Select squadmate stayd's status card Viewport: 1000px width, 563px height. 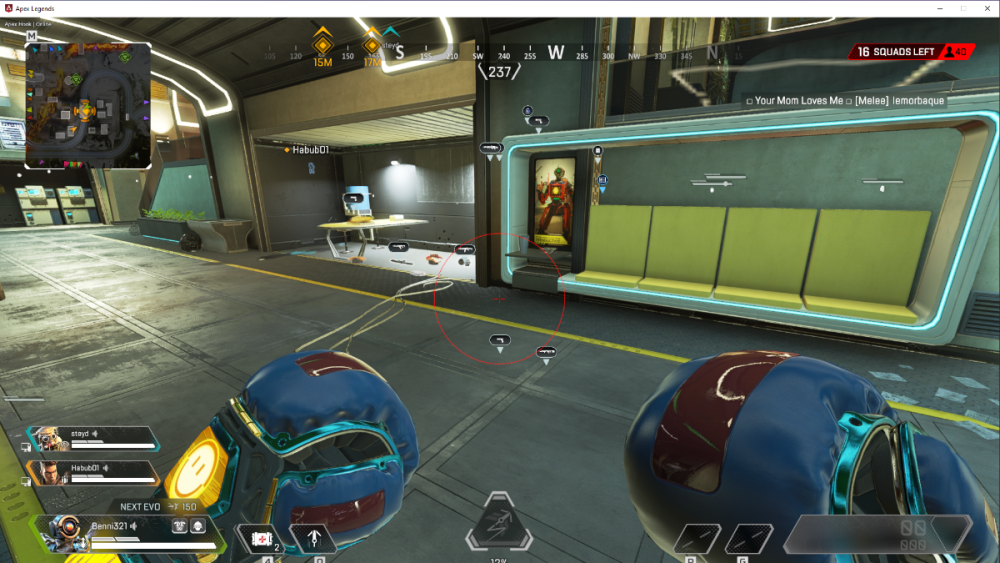pos(92,438)
